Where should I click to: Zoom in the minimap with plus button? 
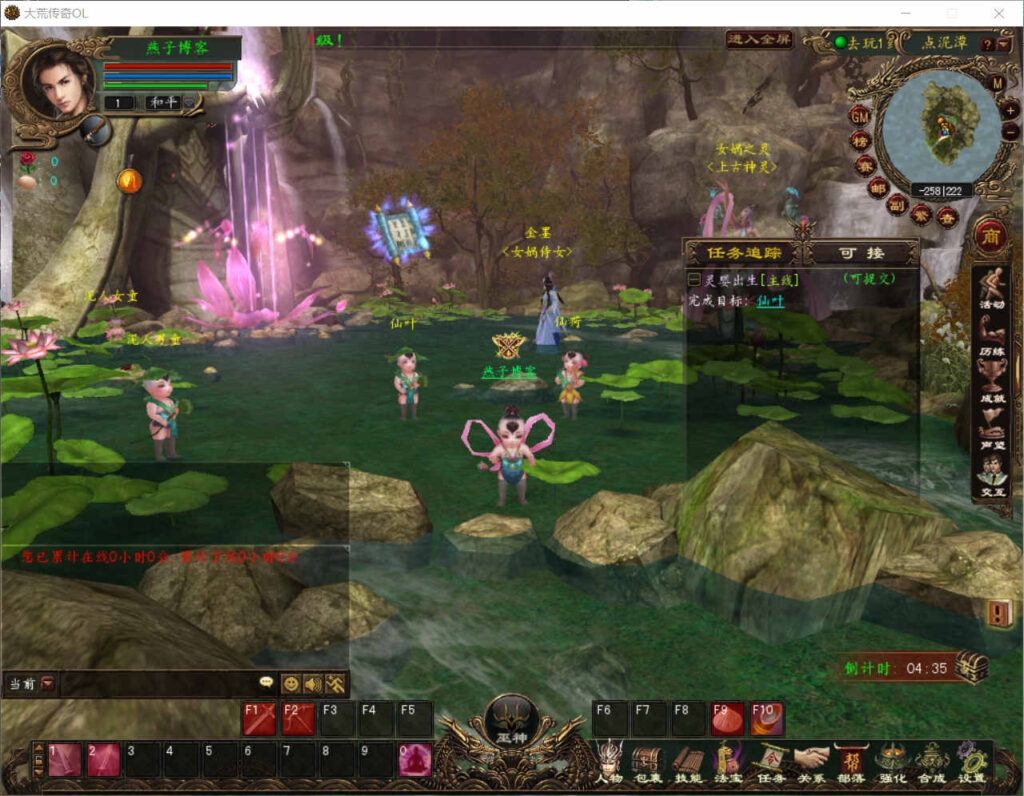click(1011, 109)
